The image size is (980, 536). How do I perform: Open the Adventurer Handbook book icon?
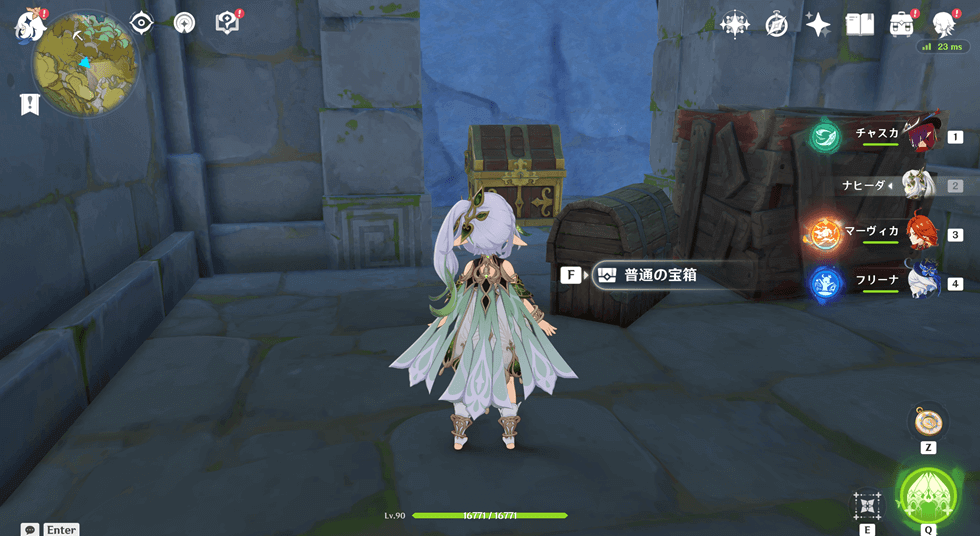860,25
